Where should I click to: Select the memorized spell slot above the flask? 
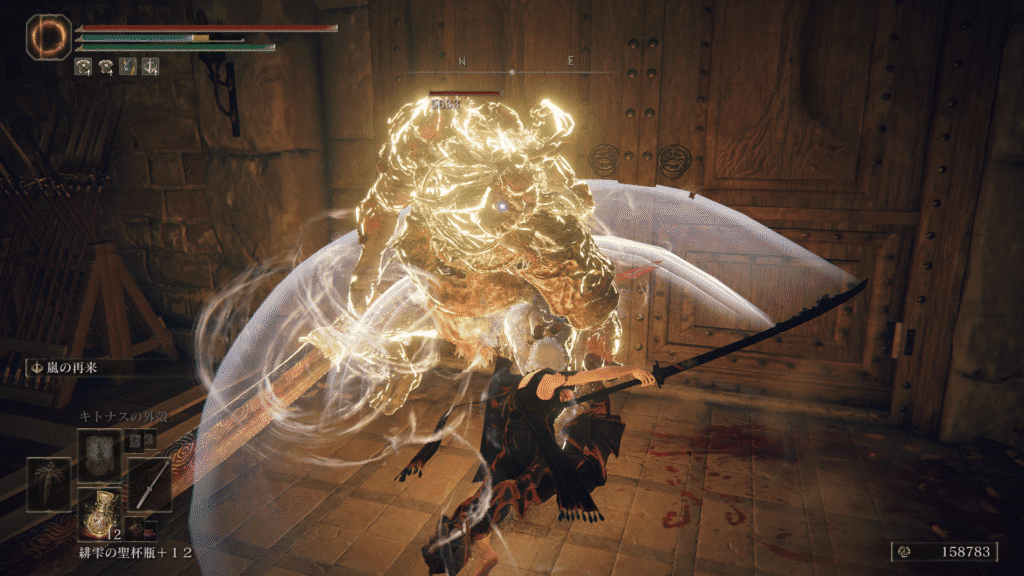coord(100,456)
